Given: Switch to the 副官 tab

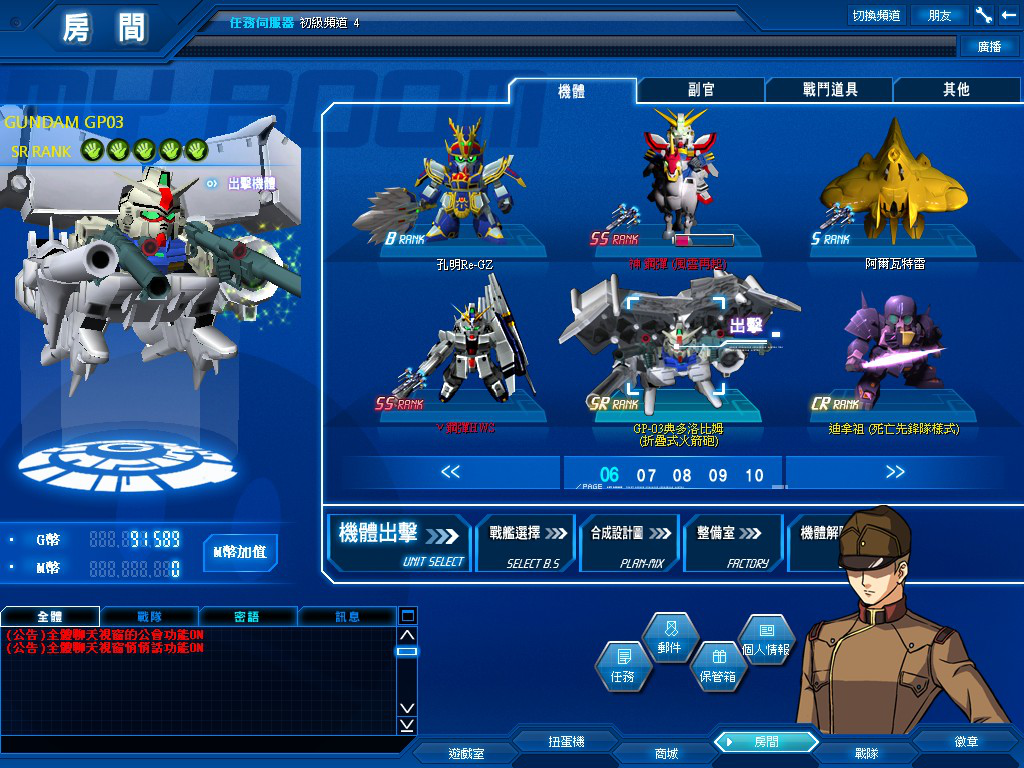Looking at the screenshot, I should pyautogui.click(x=701, y=90).
